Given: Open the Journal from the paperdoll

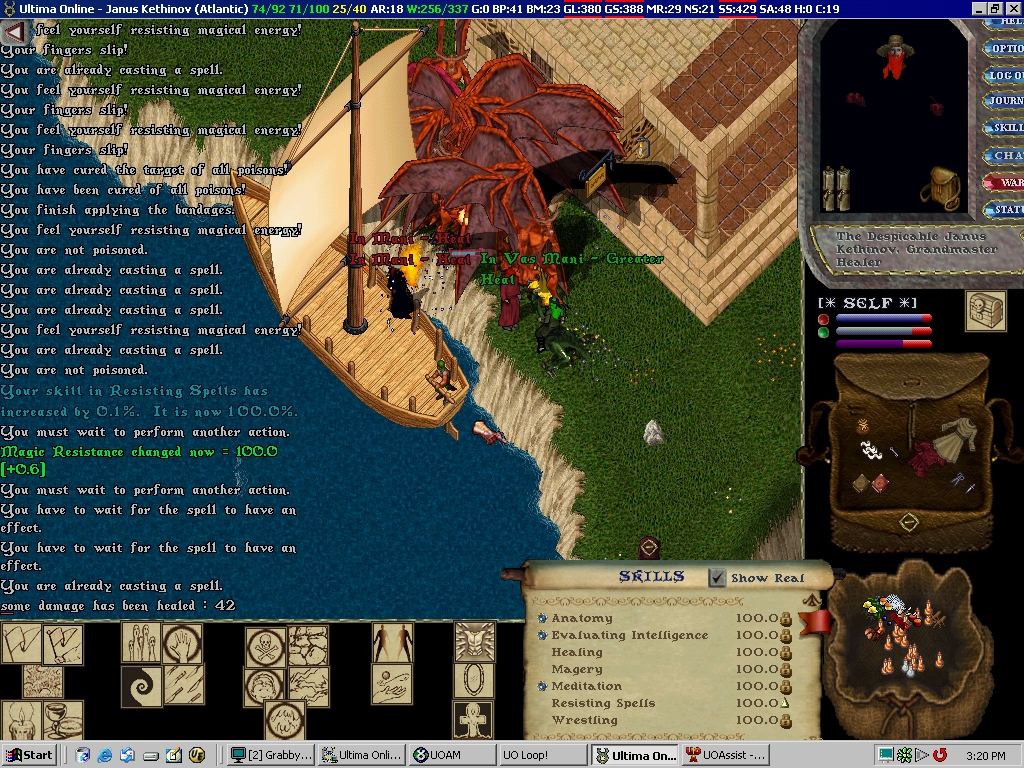Looking at the screenshot, I should tap(1004, 101).
